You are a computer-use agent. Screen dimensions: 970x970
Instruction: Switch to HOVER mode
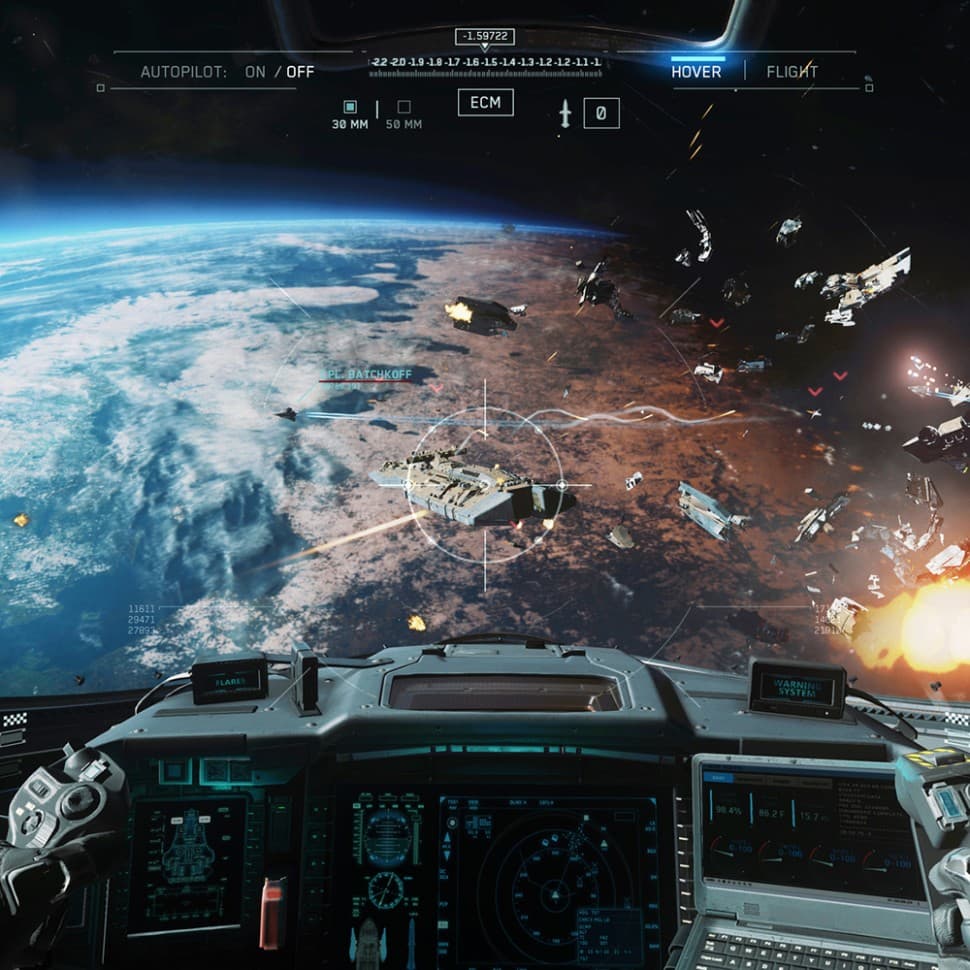click(696, 72)
